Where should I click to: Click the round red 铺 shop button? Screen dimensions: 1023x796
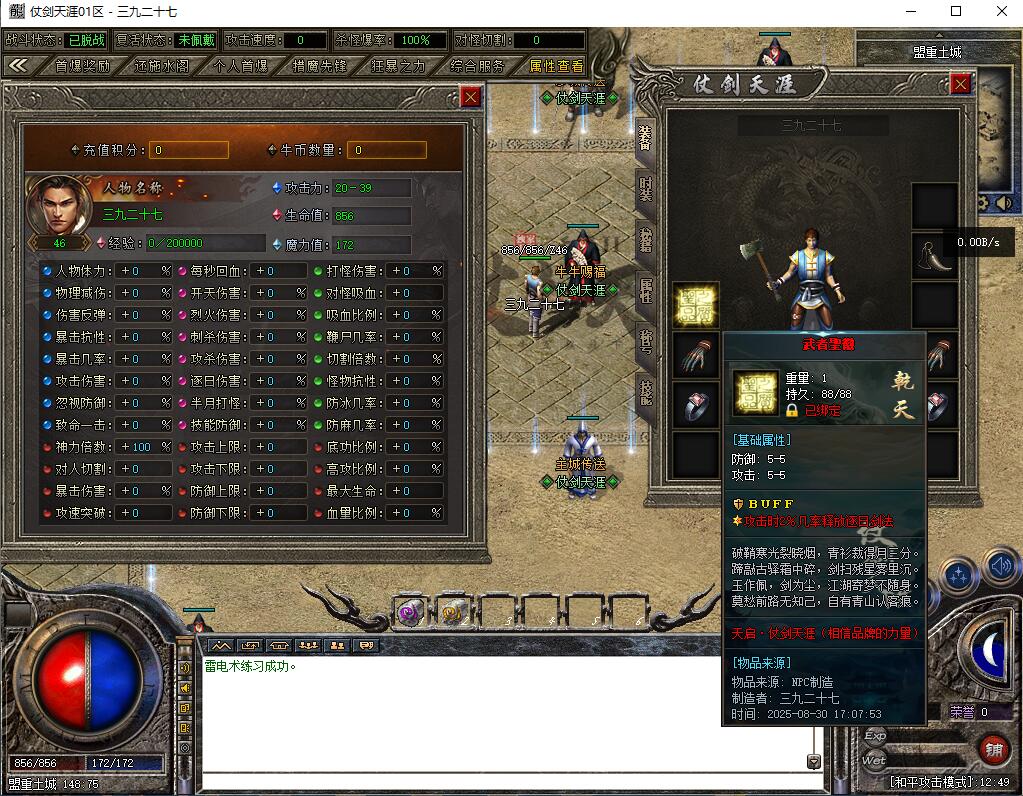click(x=993, y=750)
